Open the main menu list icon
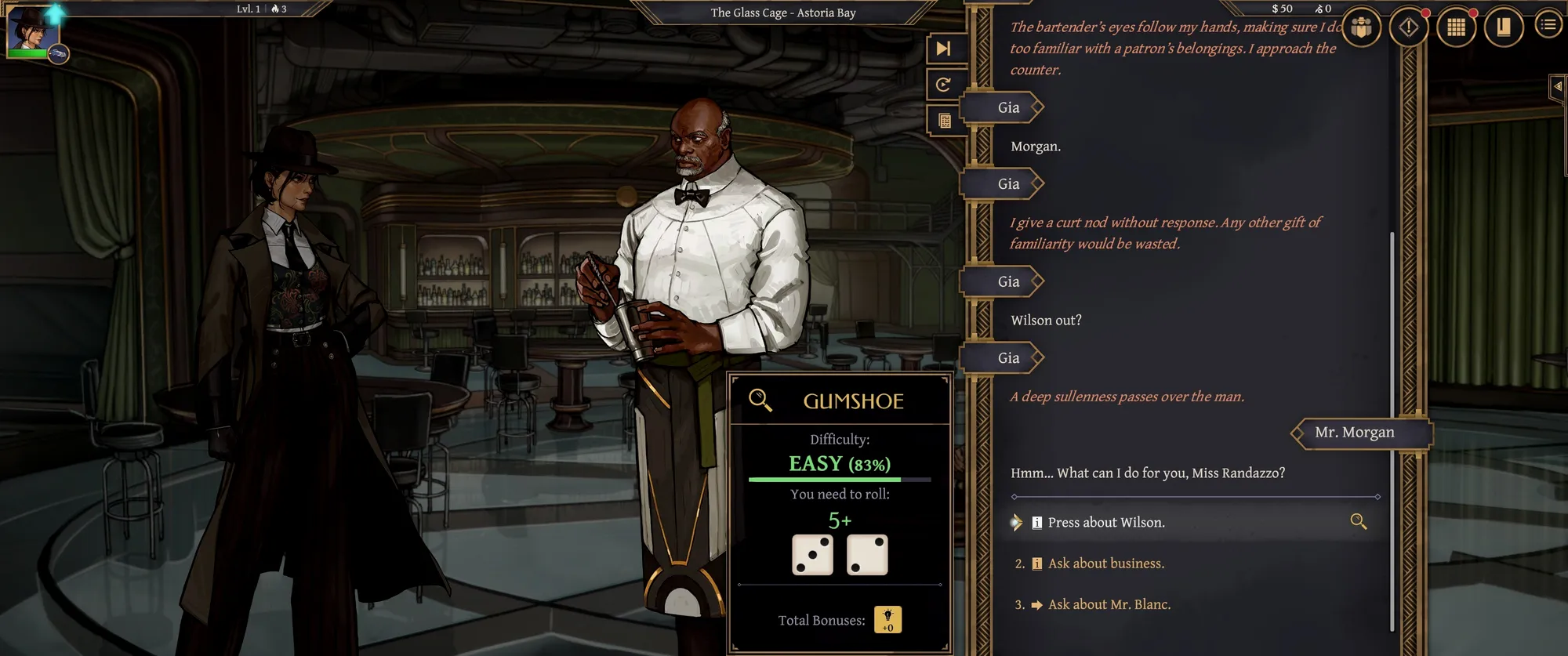This screenshot has width=1568, height=656. [x=1548, y=26]
